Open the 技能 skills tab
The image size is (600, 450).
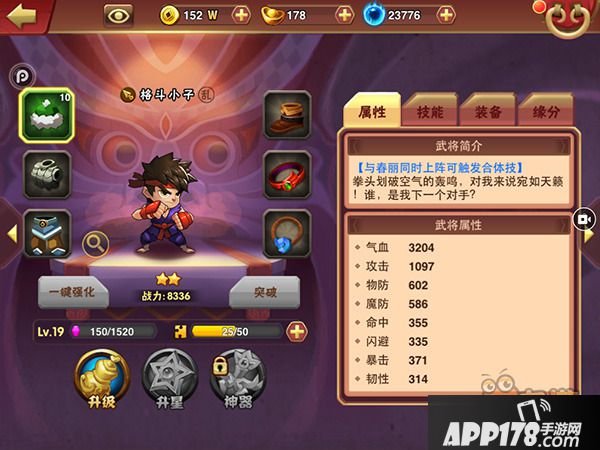(430, 112)
